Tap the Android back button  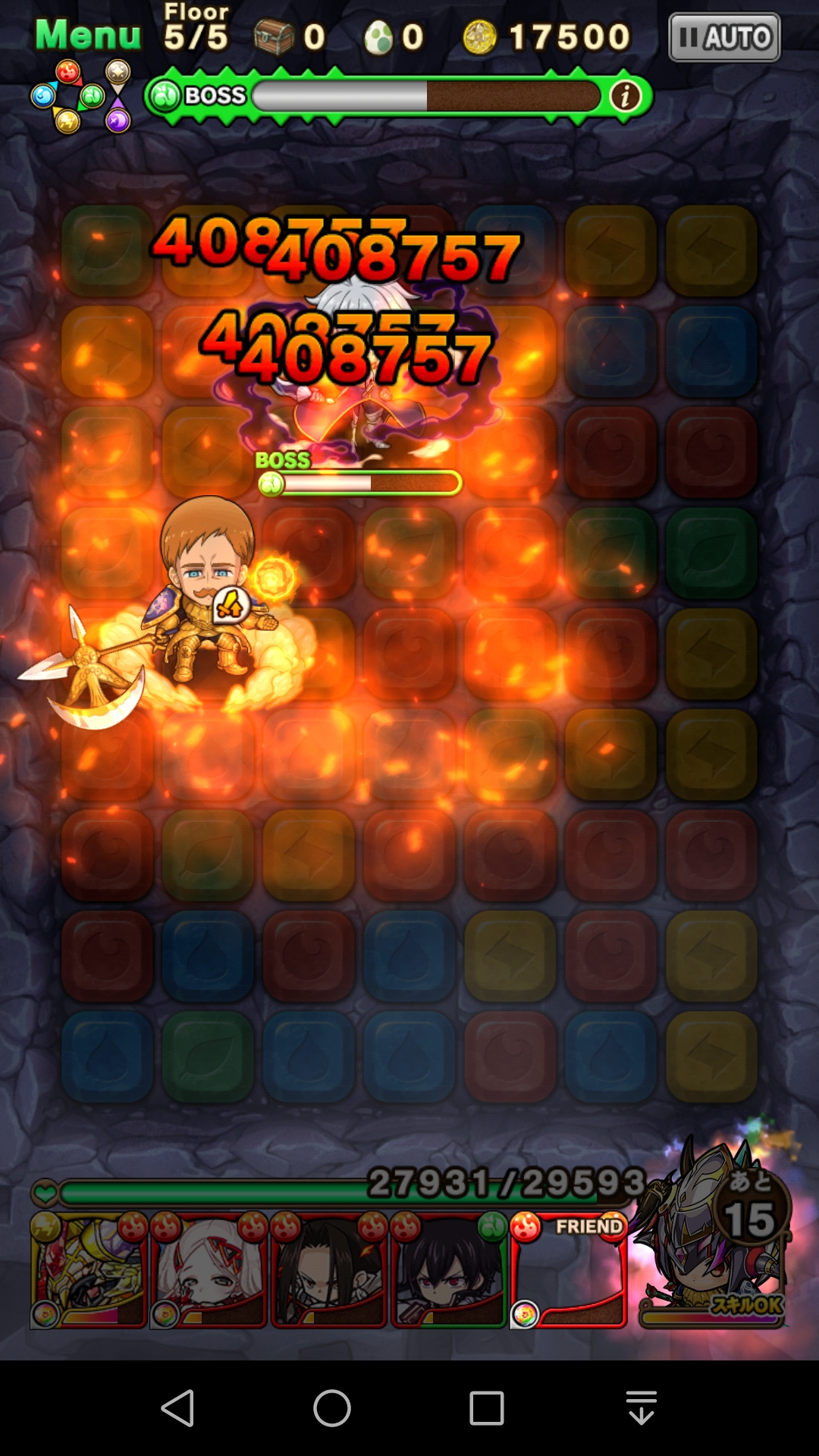pyautogui.click(x=179, y=1408)
